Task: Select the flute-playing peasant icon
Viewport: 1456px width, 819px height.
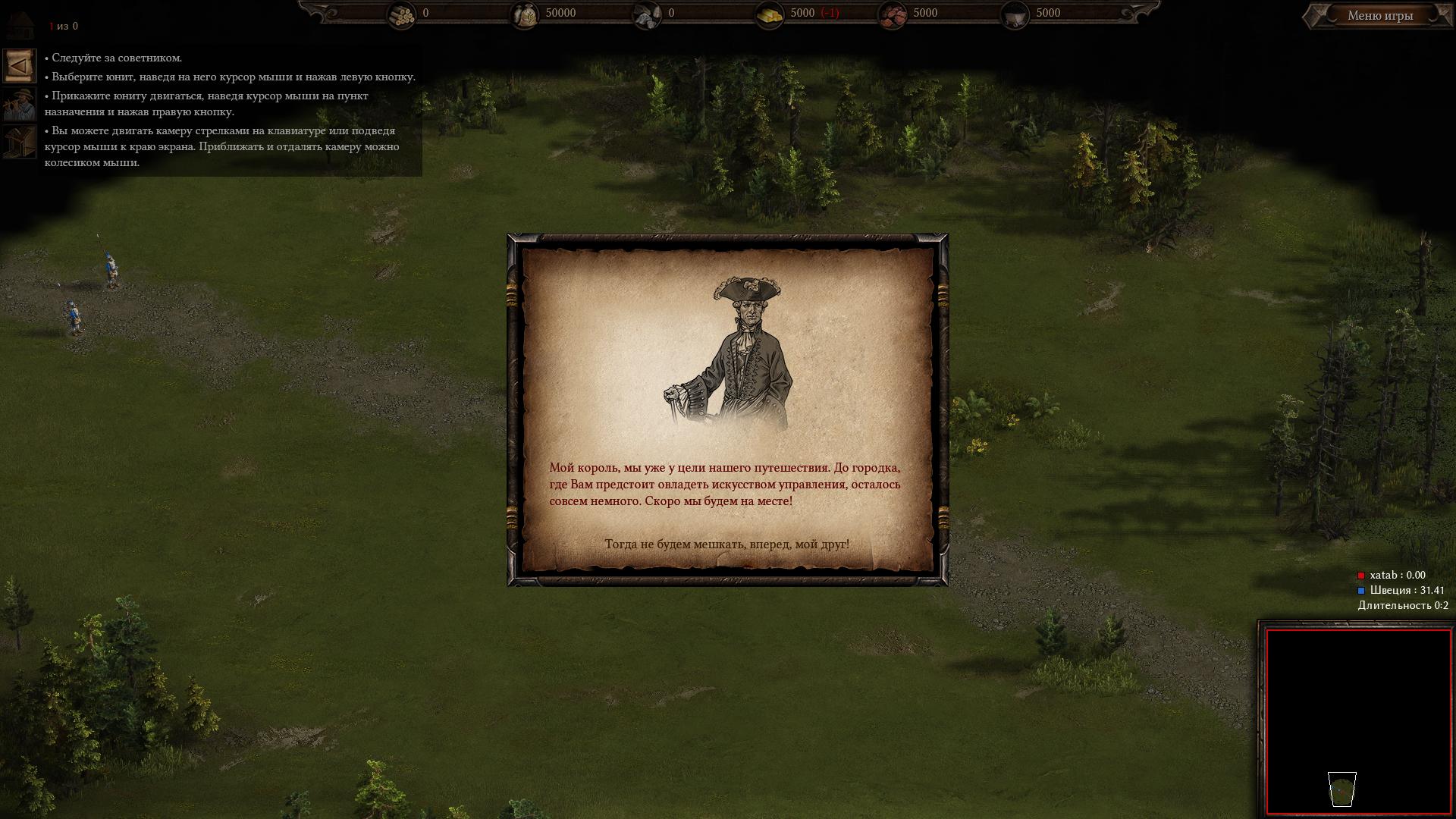Action: click(19, 104)
